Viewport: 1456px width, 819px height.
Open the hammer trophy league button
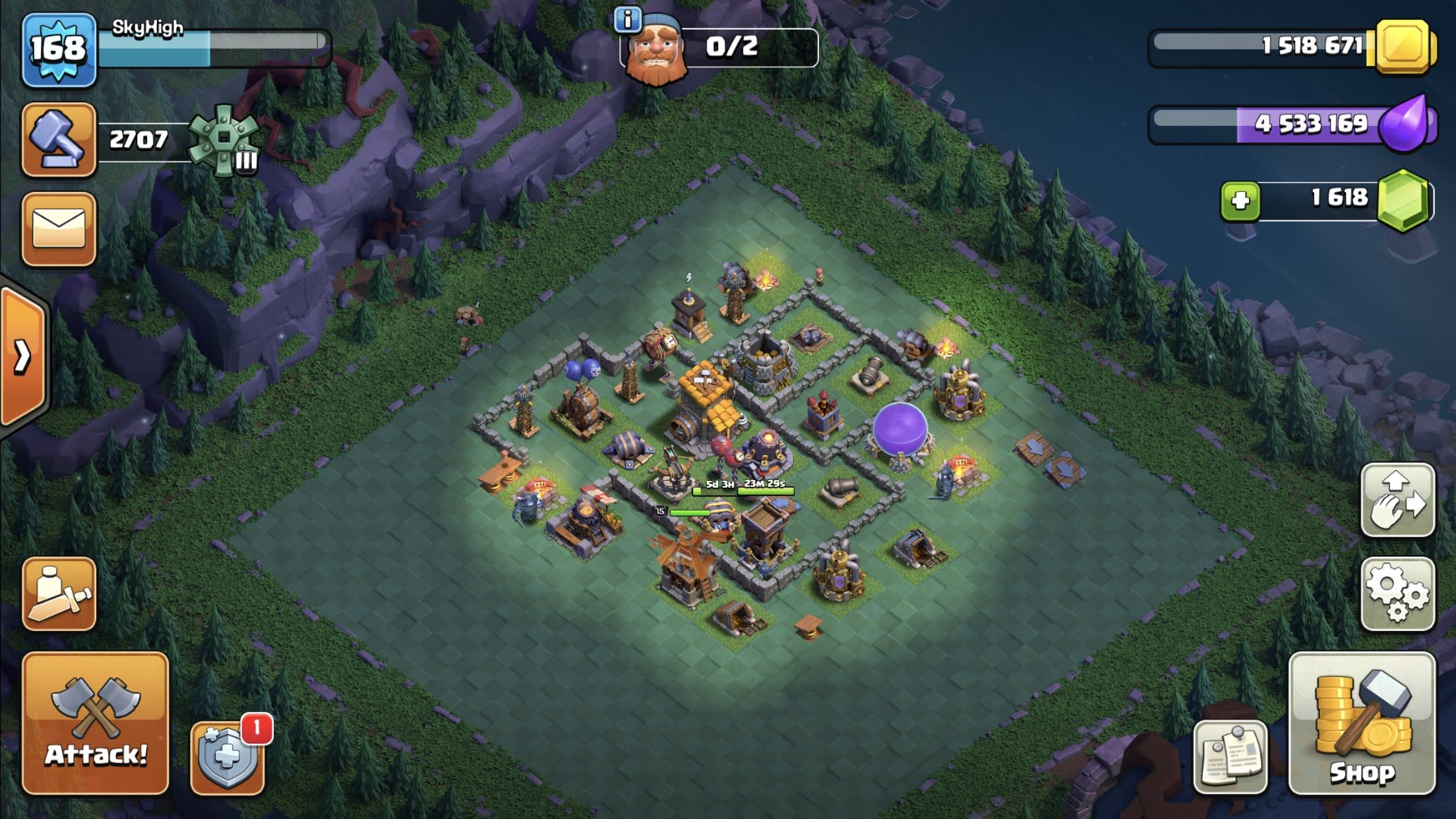59,140
